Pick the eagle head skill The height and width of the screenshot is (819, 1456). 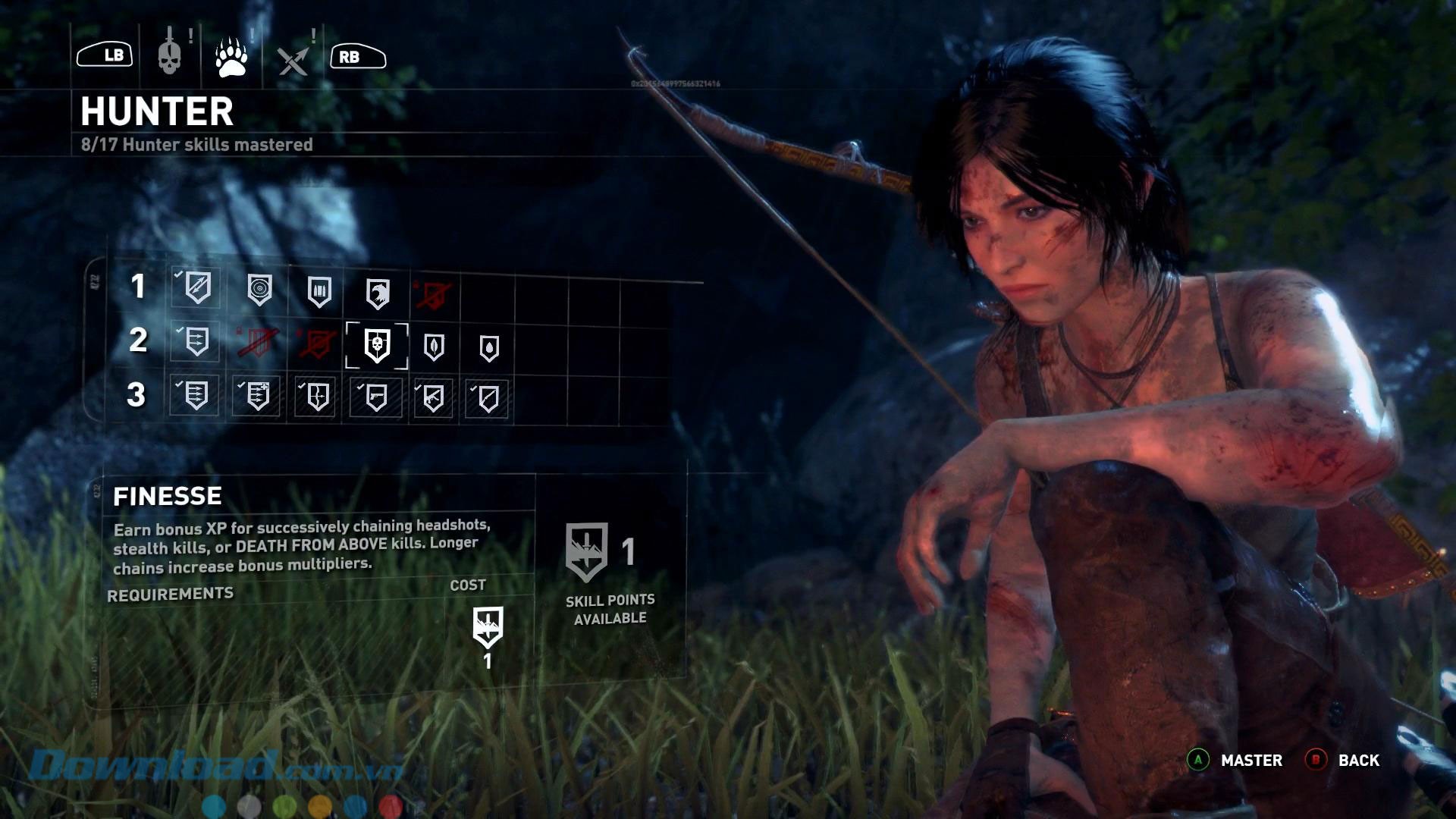coord(378,293)
